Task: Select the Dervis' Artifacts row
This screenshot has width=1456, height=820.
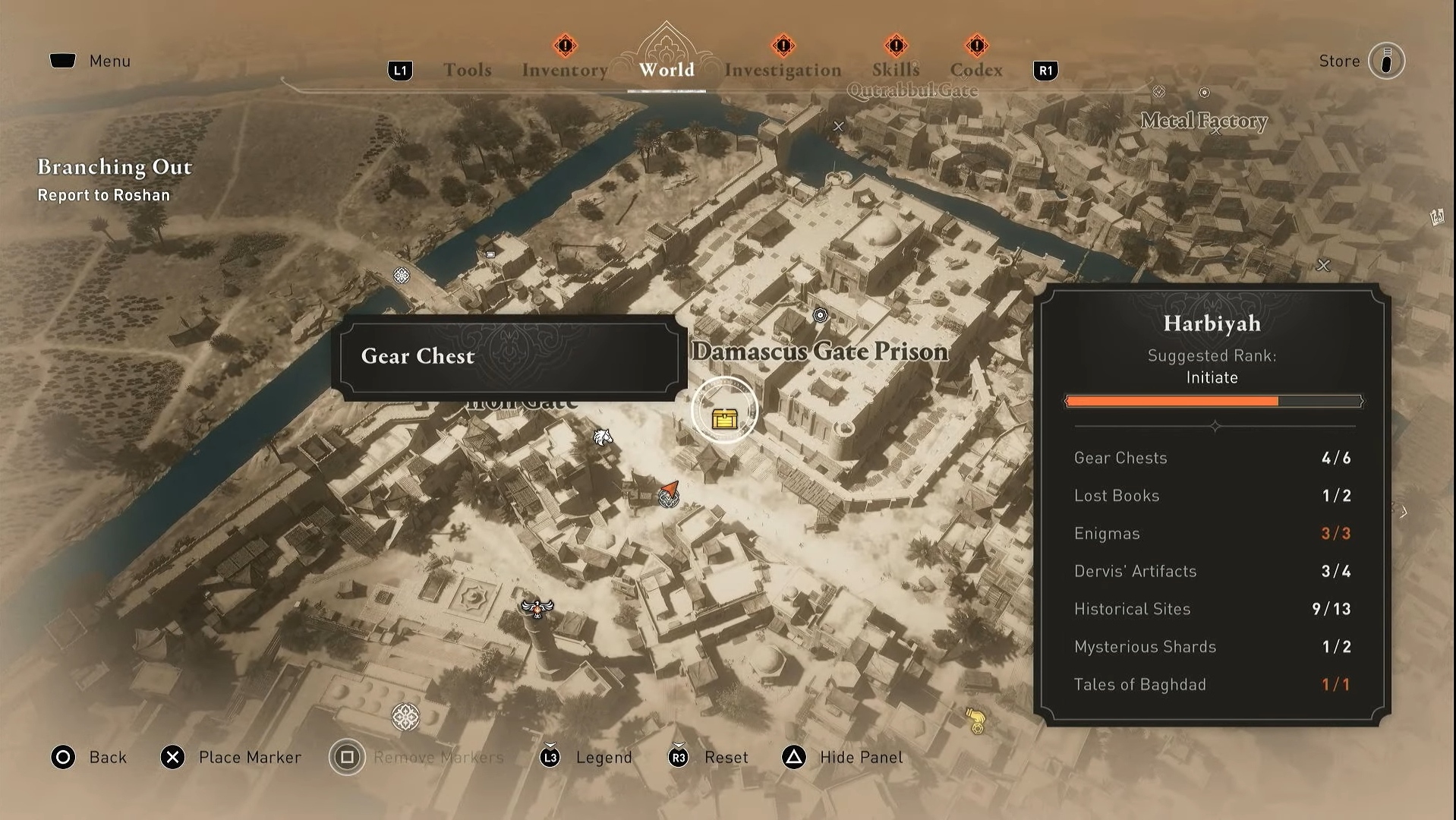Action: 1212,571
